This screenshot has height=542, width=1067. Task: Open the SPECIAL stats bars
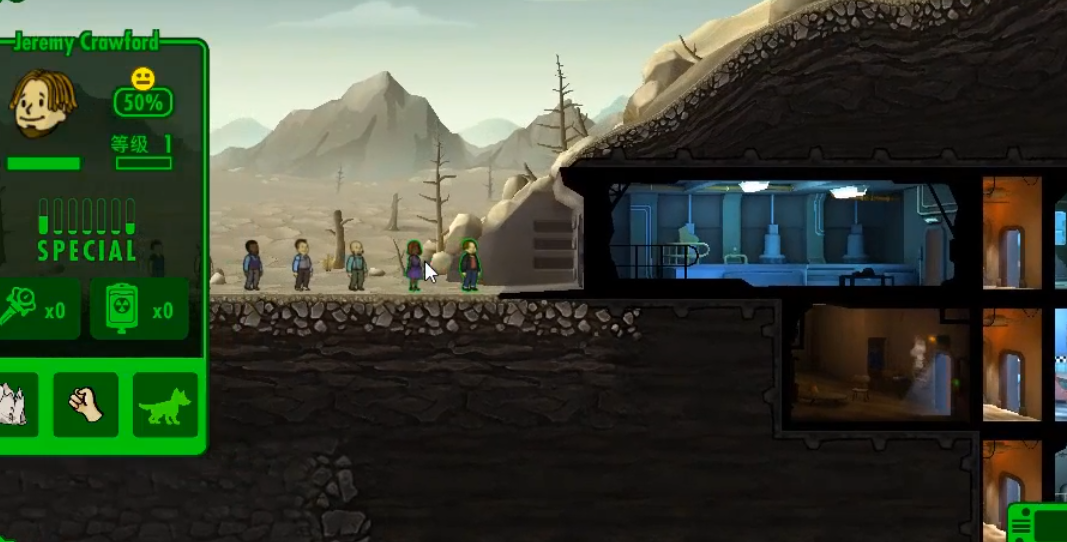(x=86, y=230)
